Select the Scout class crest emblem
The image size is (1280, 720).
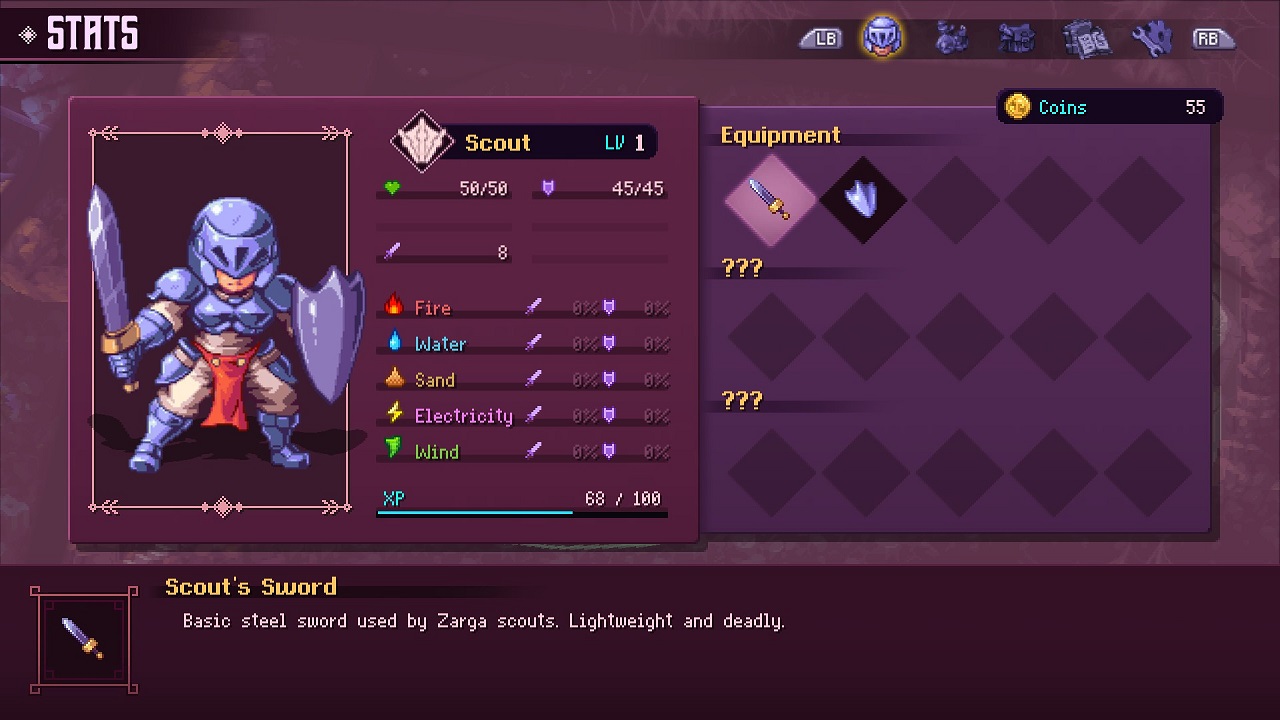(420, 140)
